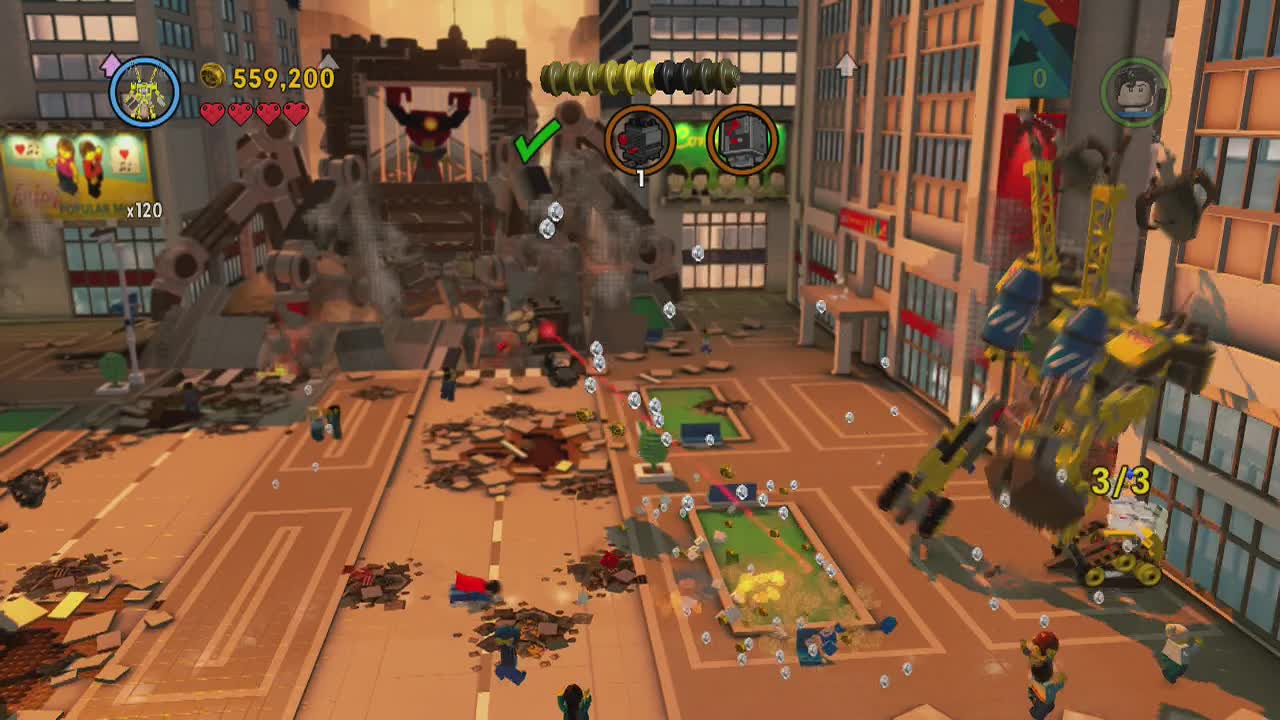Choose the first instruction piece icon
The image size is (1280, 720).
point(640,140)
